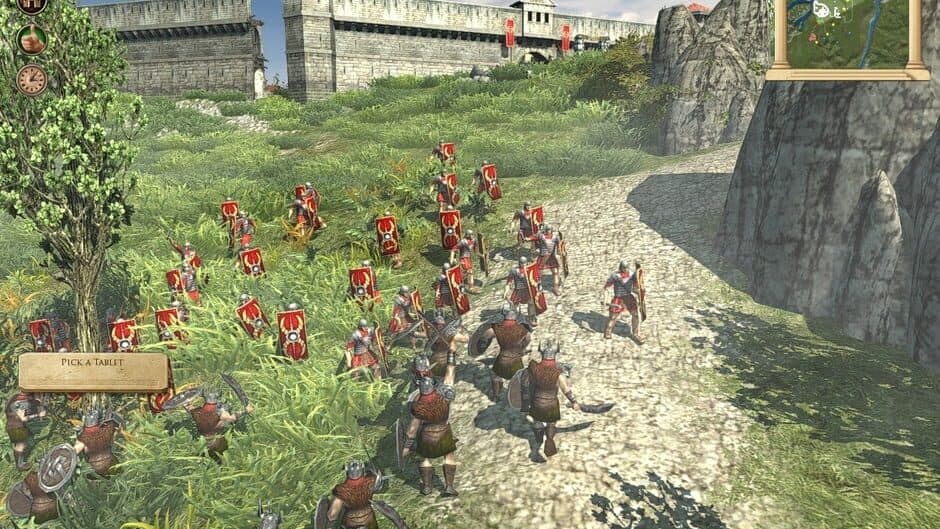Screen dimensions: 940x529
Task: Click the thumbs-up icon
Action: tap(31, 40)
